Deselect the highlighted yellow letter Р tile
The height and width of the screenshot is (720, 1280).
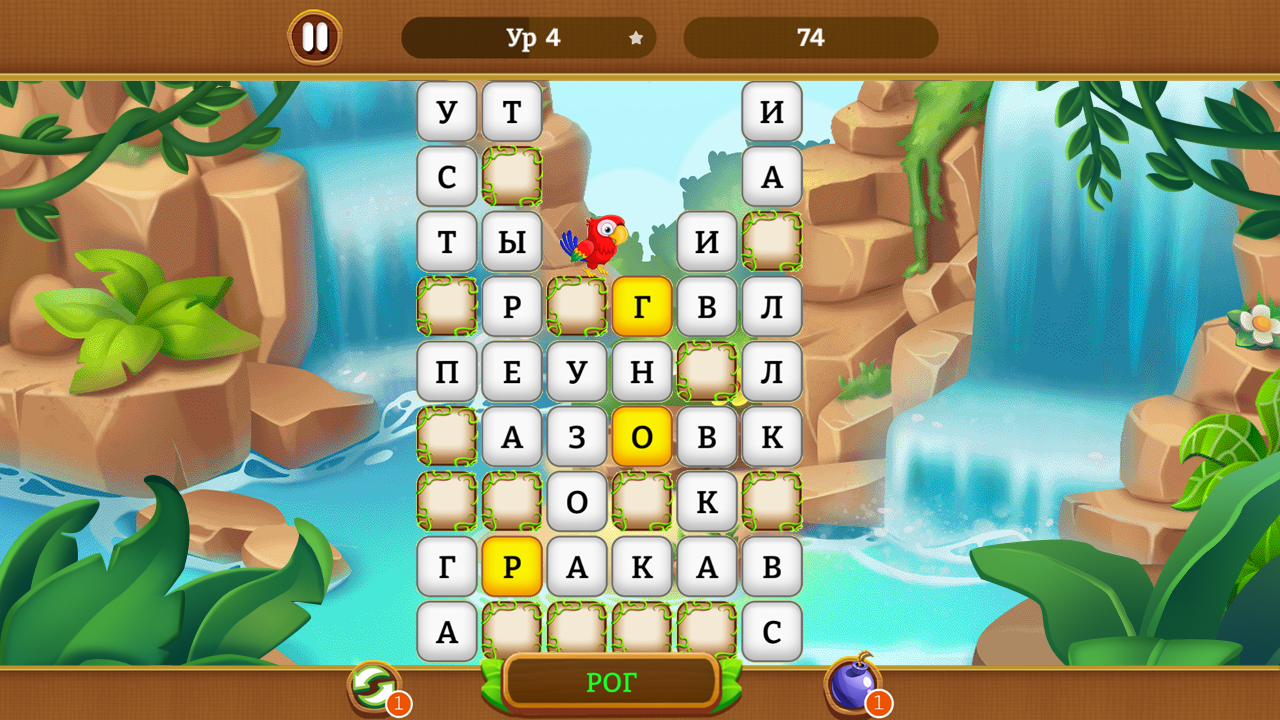tap(512, 566)
